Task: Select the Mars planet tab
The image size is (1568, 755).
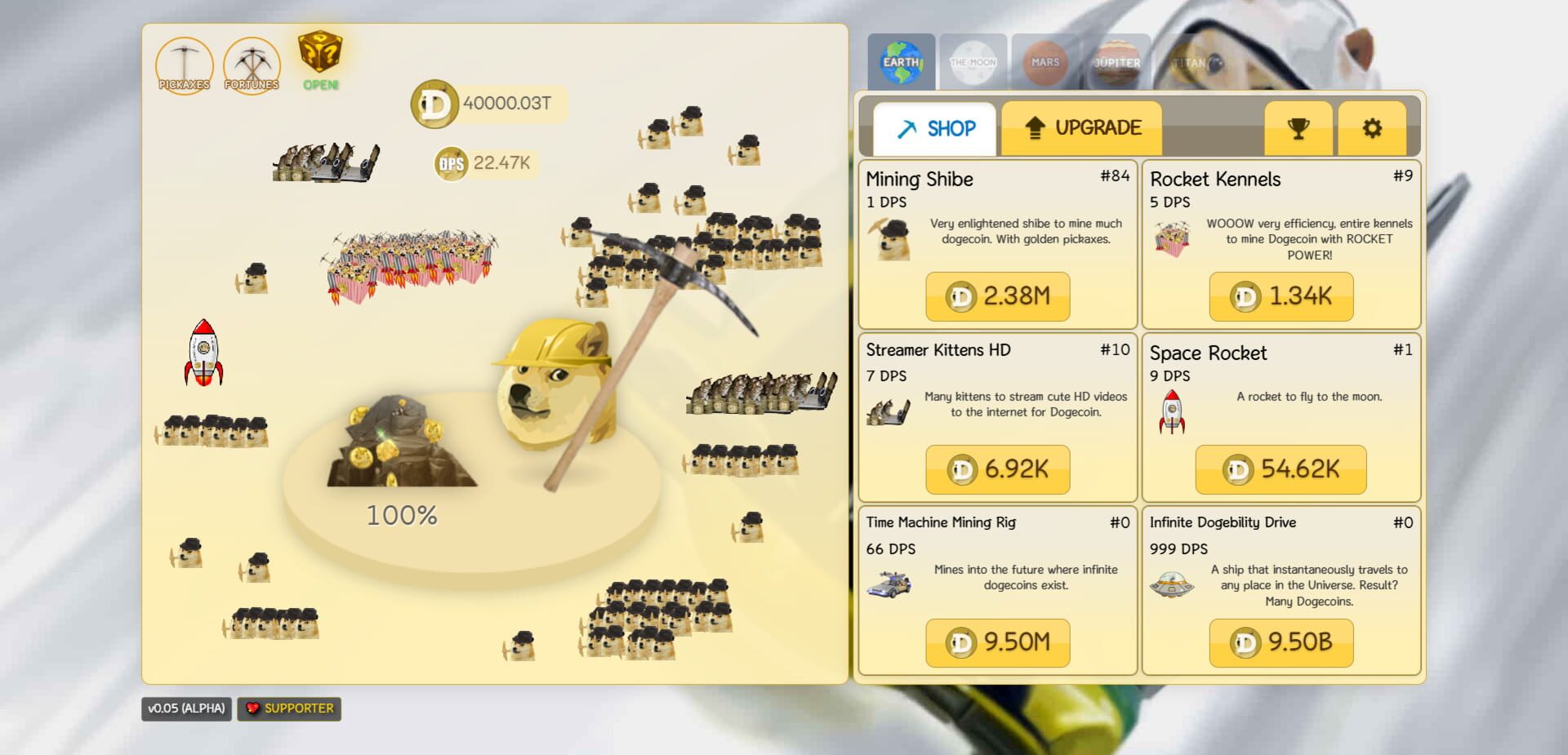Action: pyautogui.click(x=1045, y=61)
